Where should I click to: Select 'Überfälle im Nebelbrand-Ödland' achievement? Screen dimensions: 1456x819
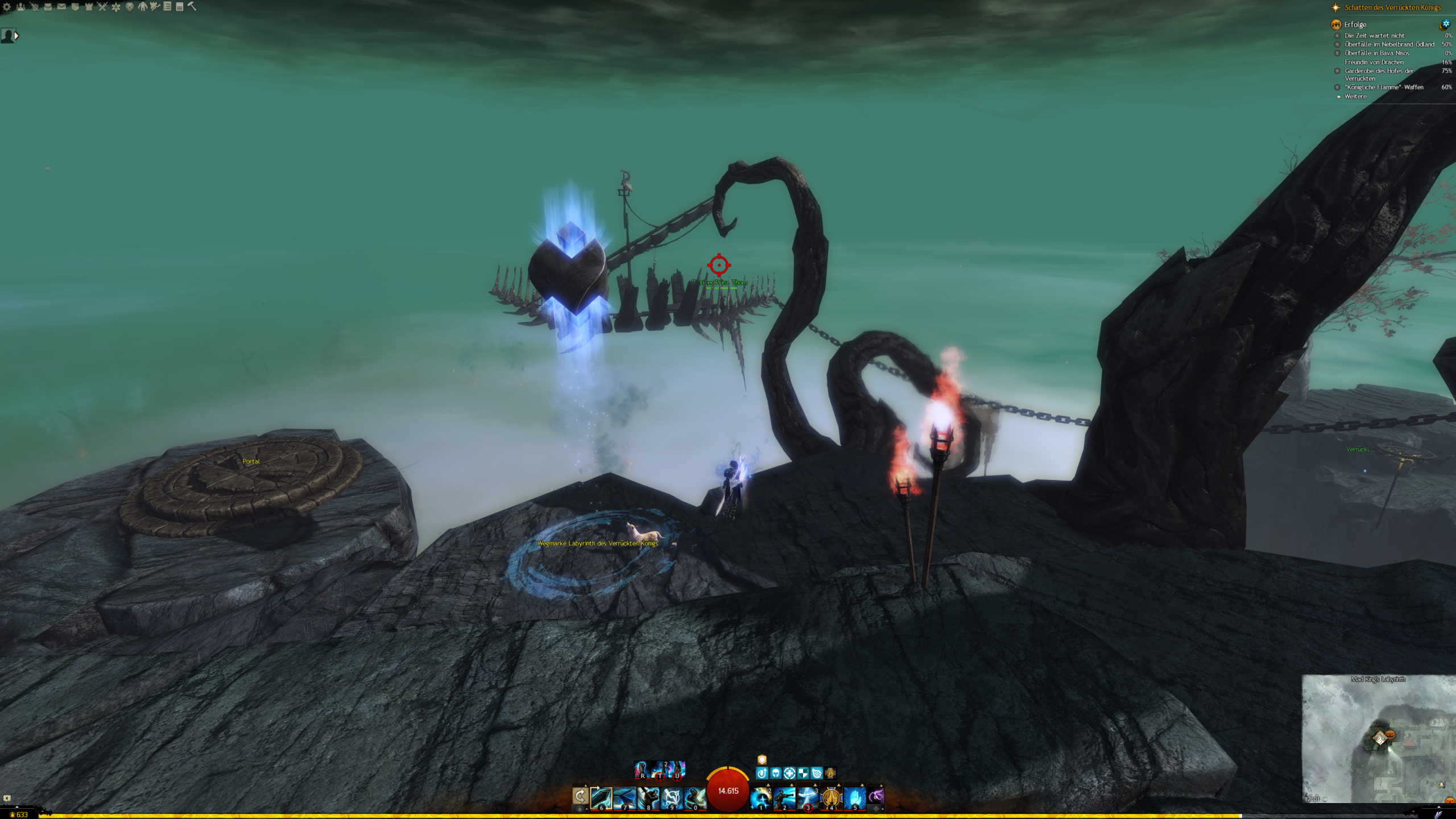(x=1389, y=44)
